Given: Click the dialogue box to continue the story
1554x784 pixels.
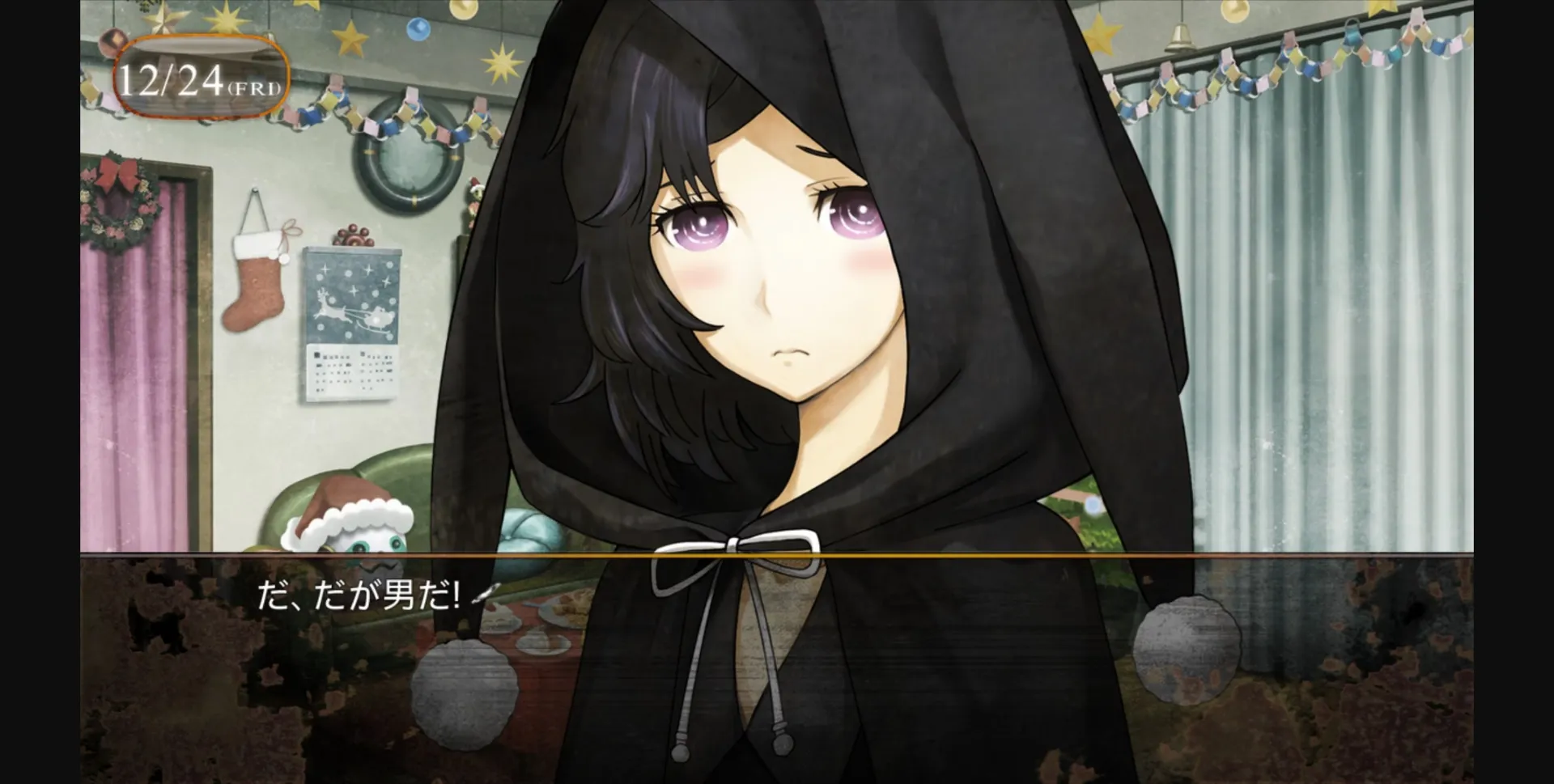Looking at the screenshot, I should coord(777,672).
